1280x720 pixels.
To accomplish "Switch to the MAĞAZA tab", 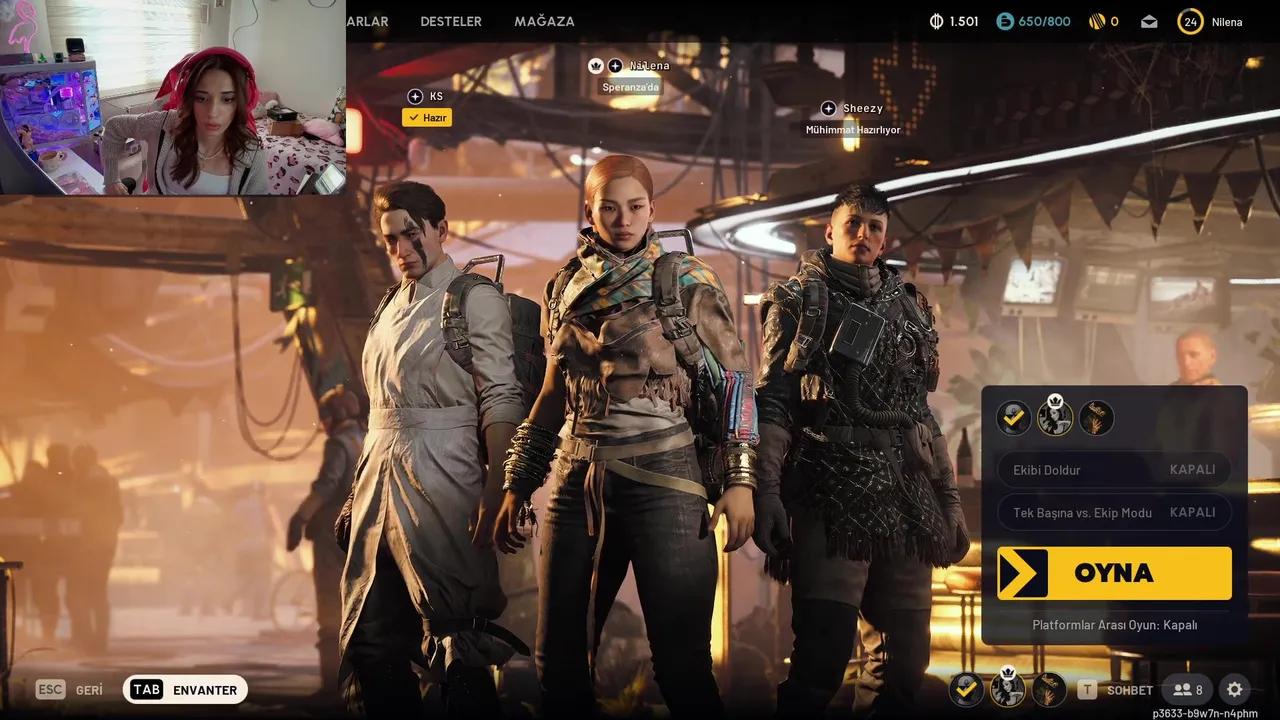I will point(544,21).
